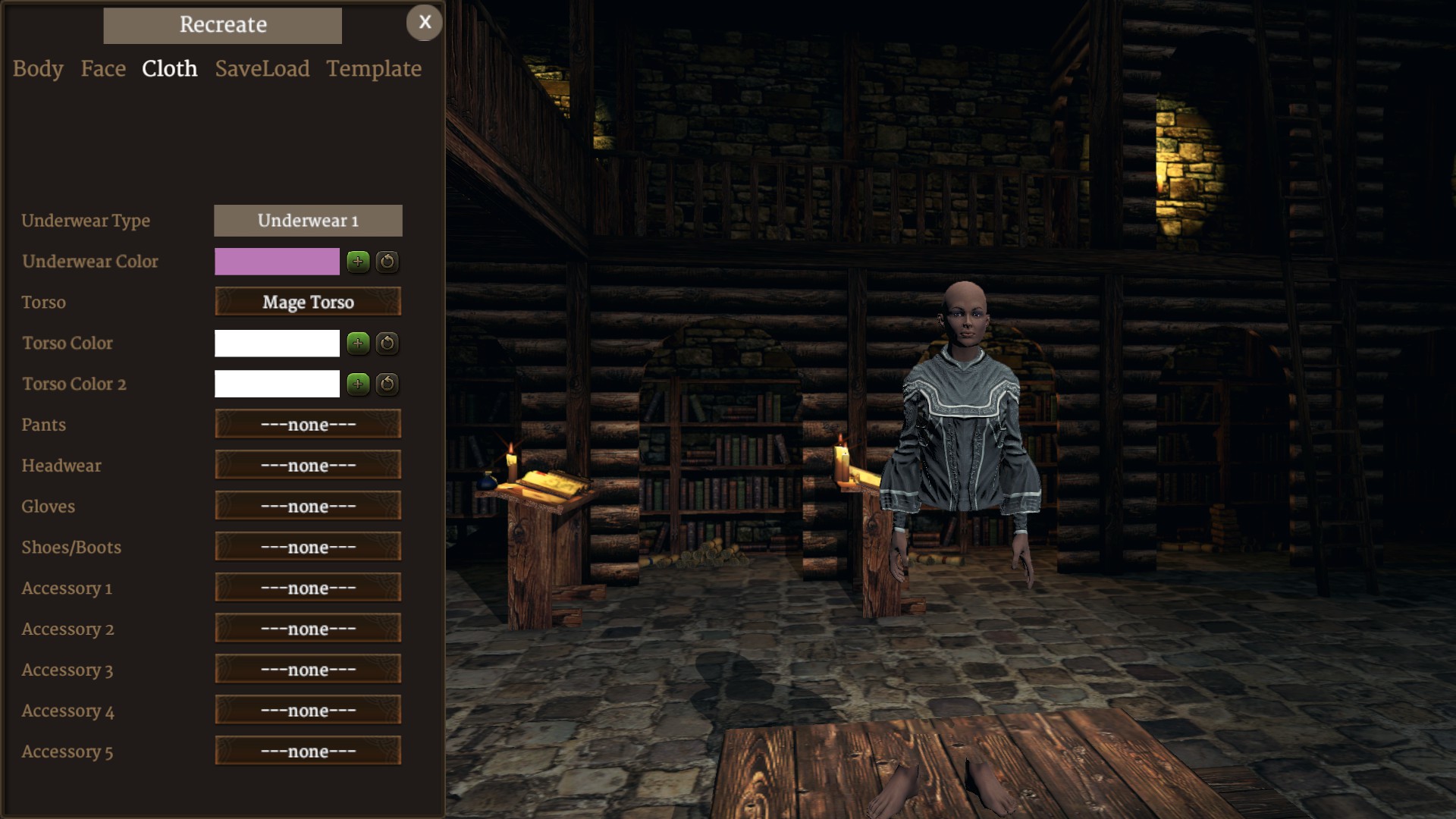The image size is (1456, 819).
Task: Open the Mage Torso selector
Action: point(308,302)
